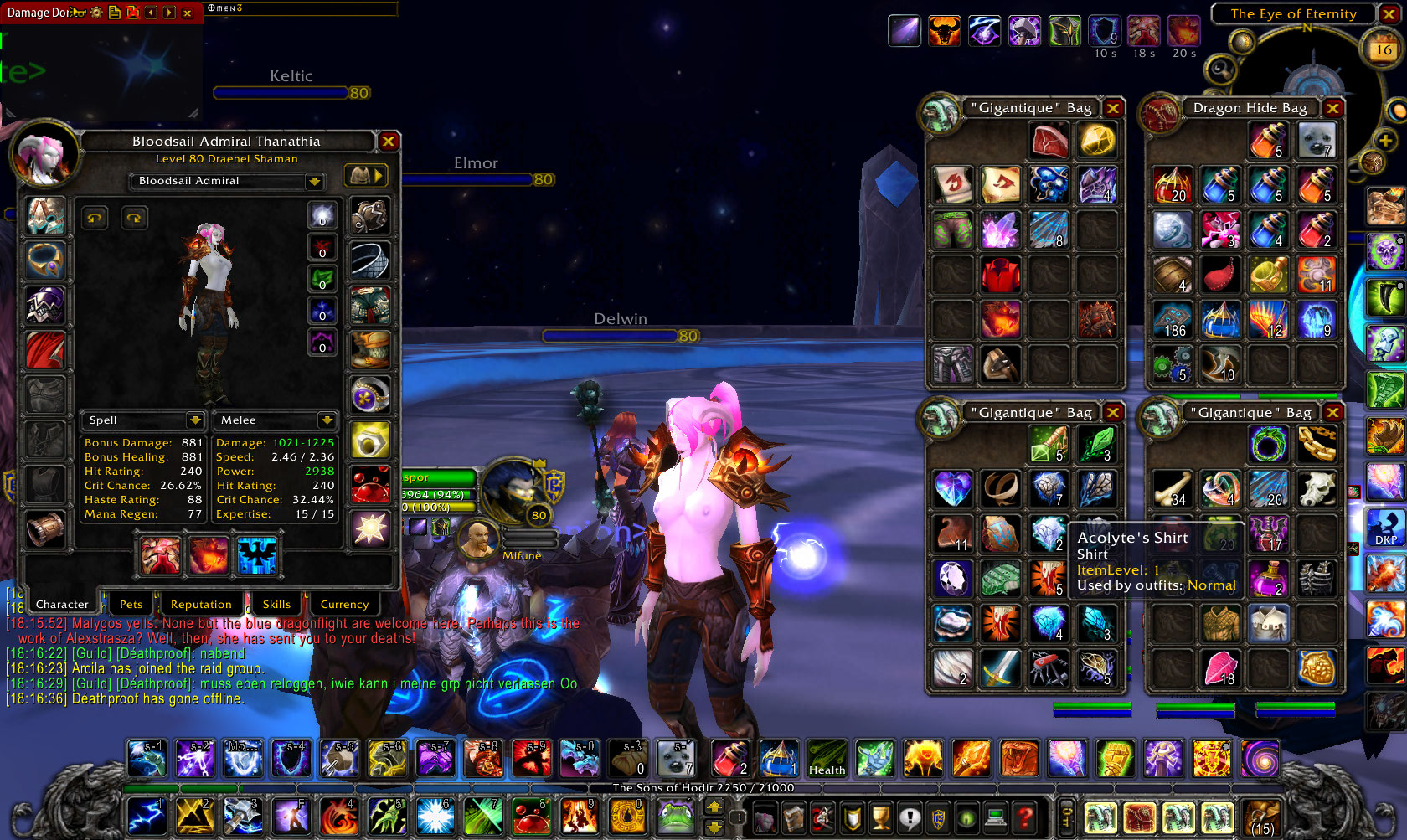The height and width of the screenshot is (840, 1407).
Task: Close the Damage Done meter window
Action: pyautogui.click(x=188, y=13)
